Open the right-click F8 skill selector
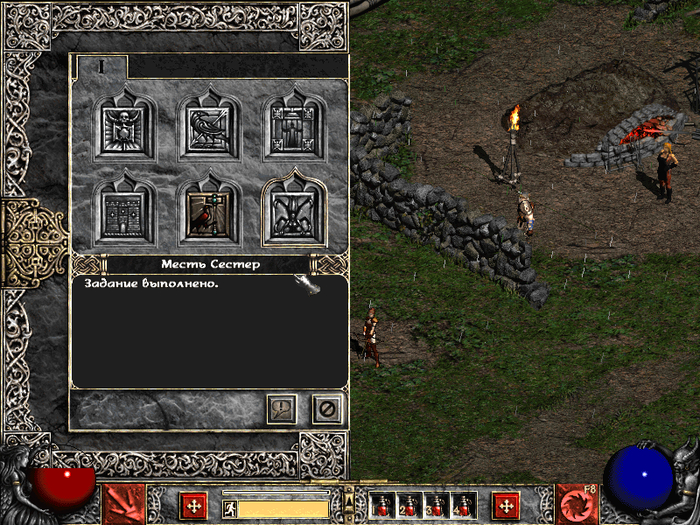 (577, 504)
